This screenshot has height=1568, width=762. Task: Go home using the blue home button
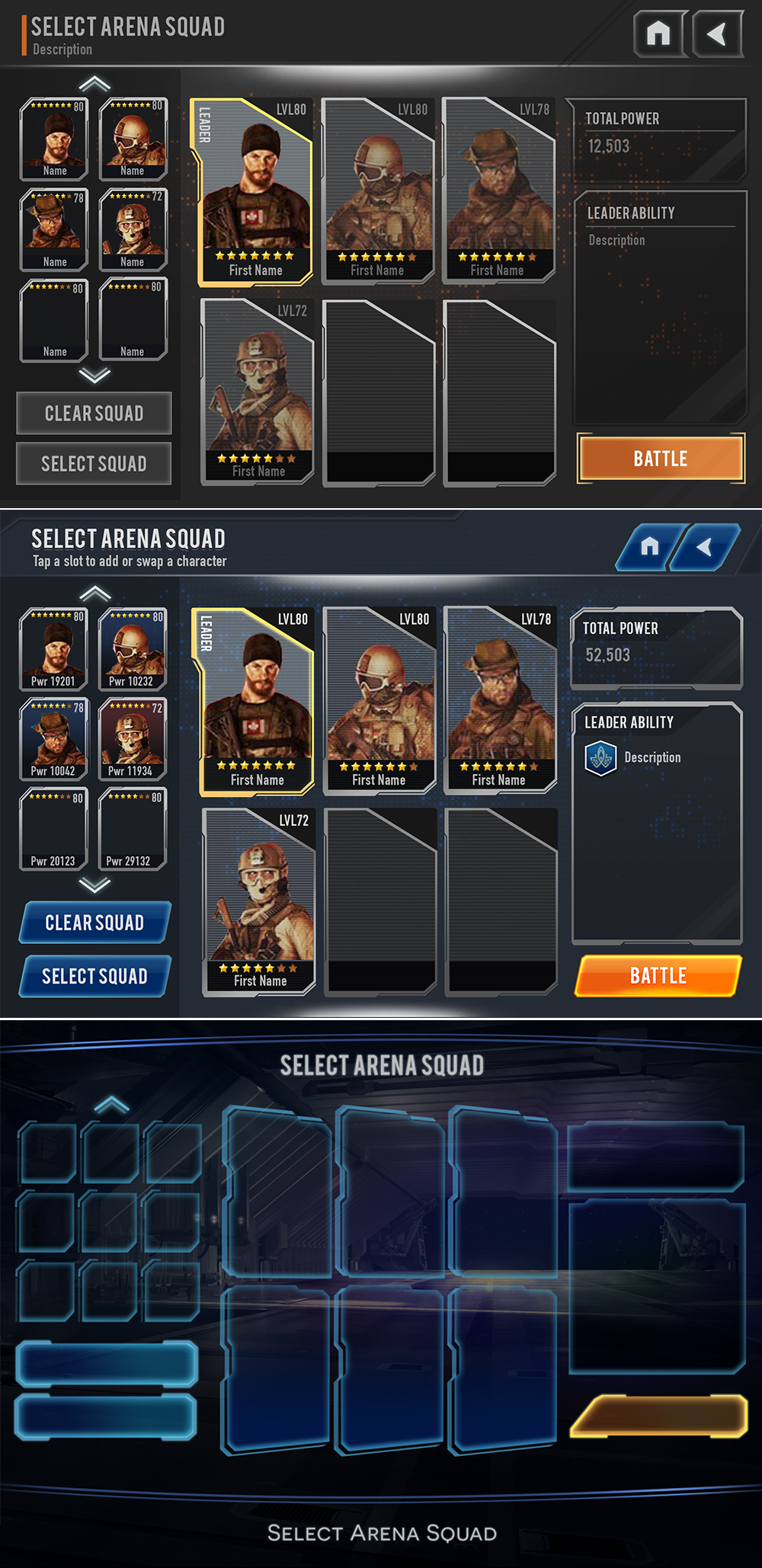tap(649, 546)
